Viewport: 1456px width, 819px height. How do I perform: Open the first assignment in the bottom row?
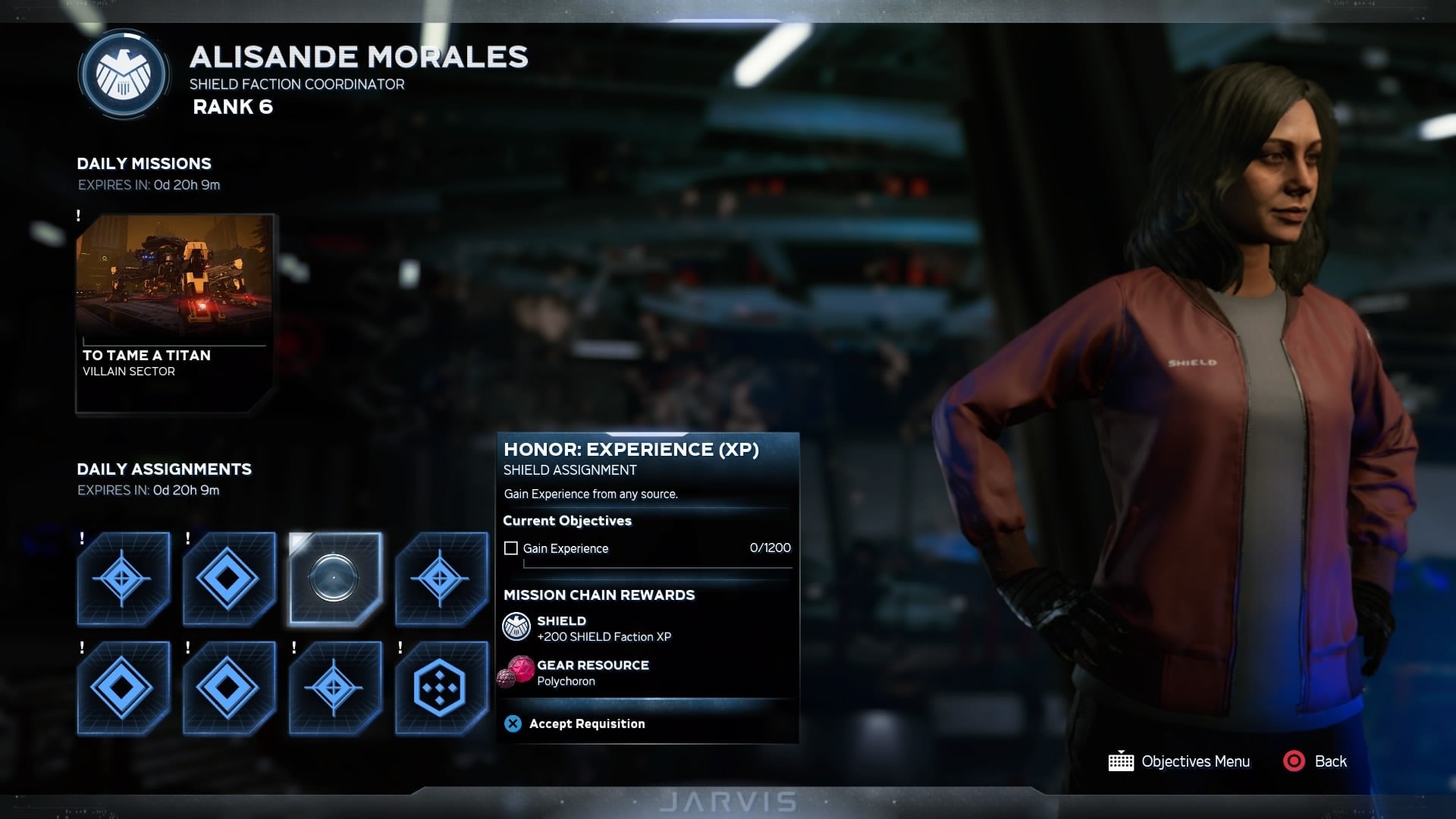tap(123, 686)
